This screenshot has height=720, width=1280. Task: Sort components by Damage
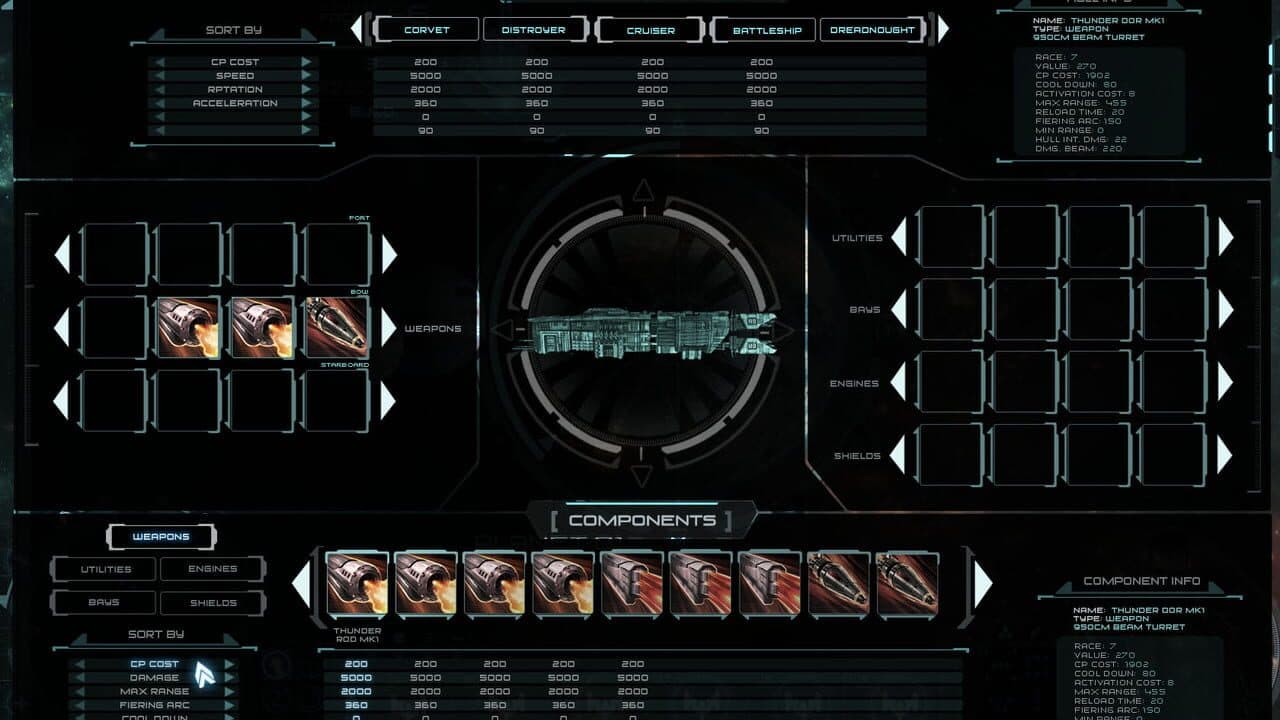154,678
